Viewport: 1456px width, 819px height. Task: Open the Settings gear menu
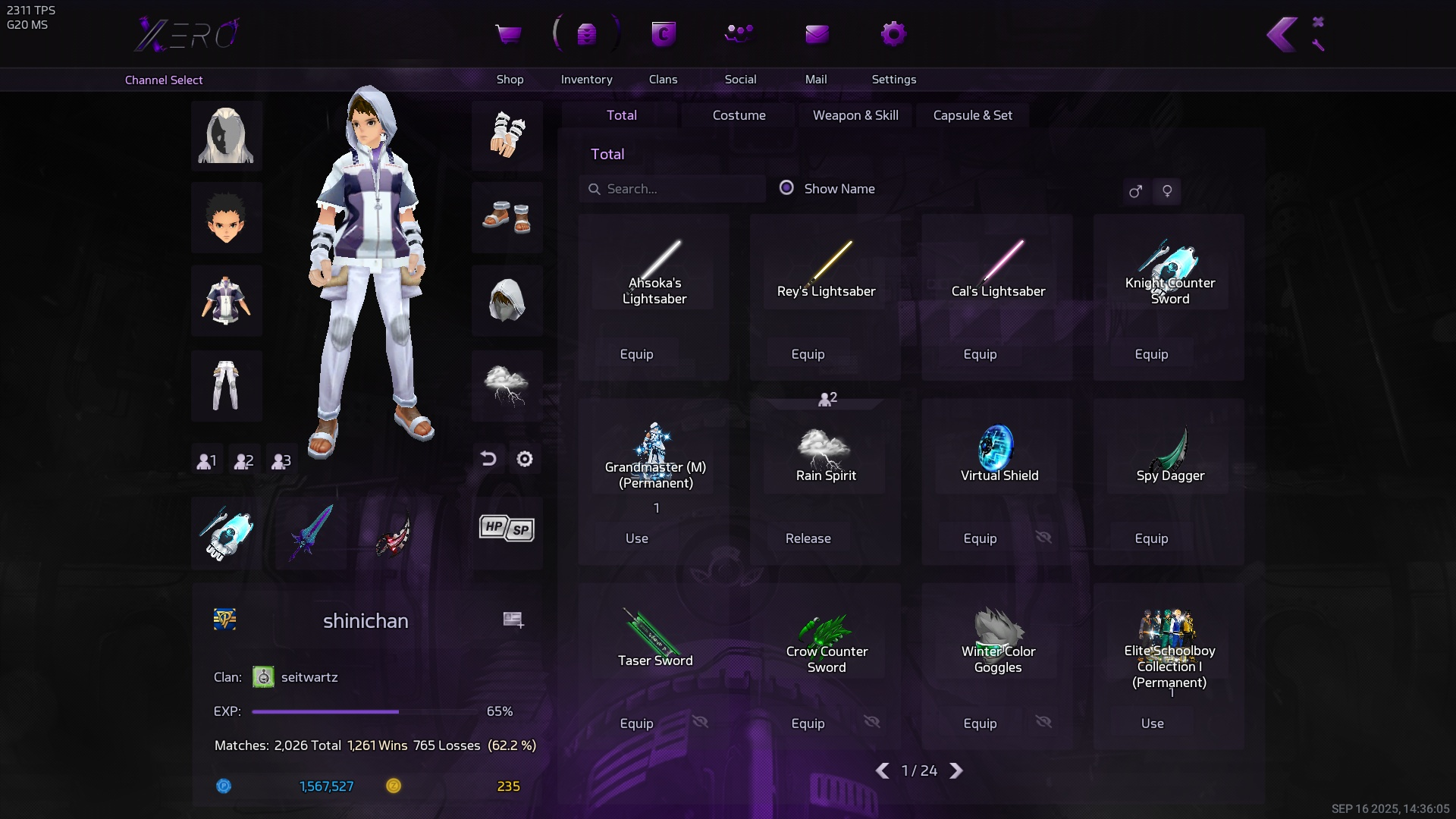[x=893, y=35]
